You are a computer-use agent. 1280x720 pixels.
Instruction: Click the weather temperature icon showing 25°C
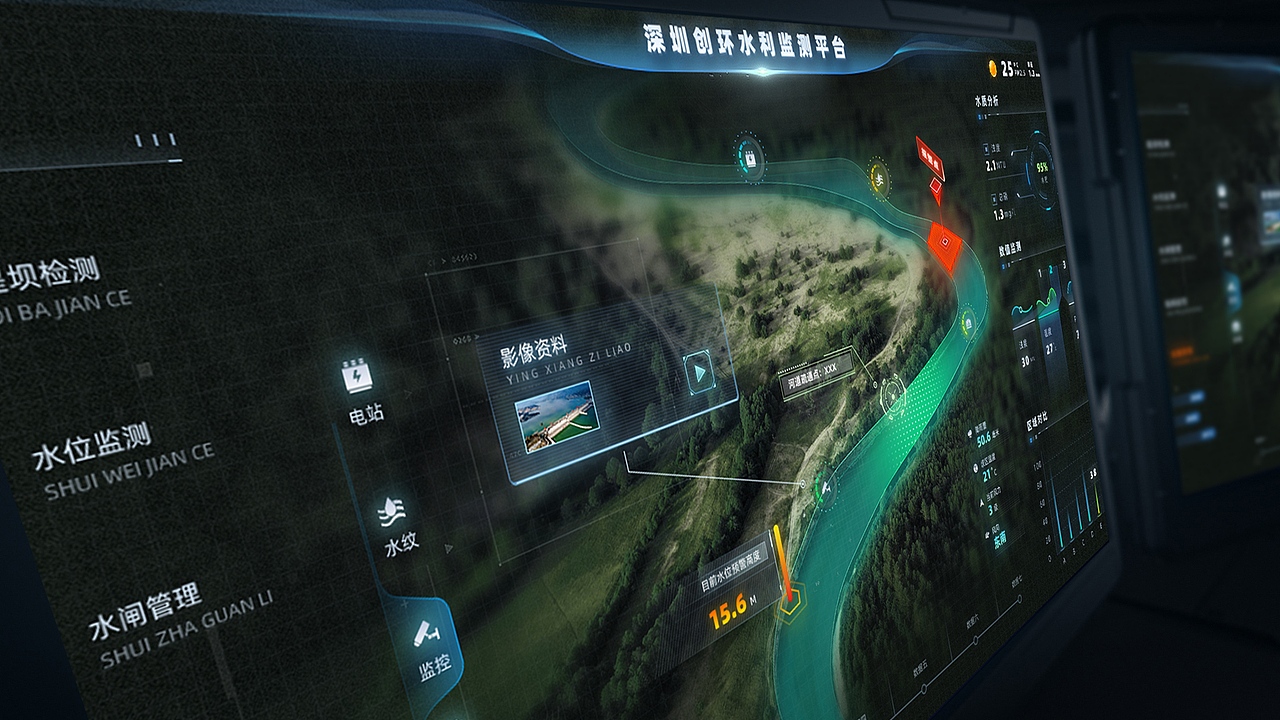pyautogui.click(x=995, y=66)
